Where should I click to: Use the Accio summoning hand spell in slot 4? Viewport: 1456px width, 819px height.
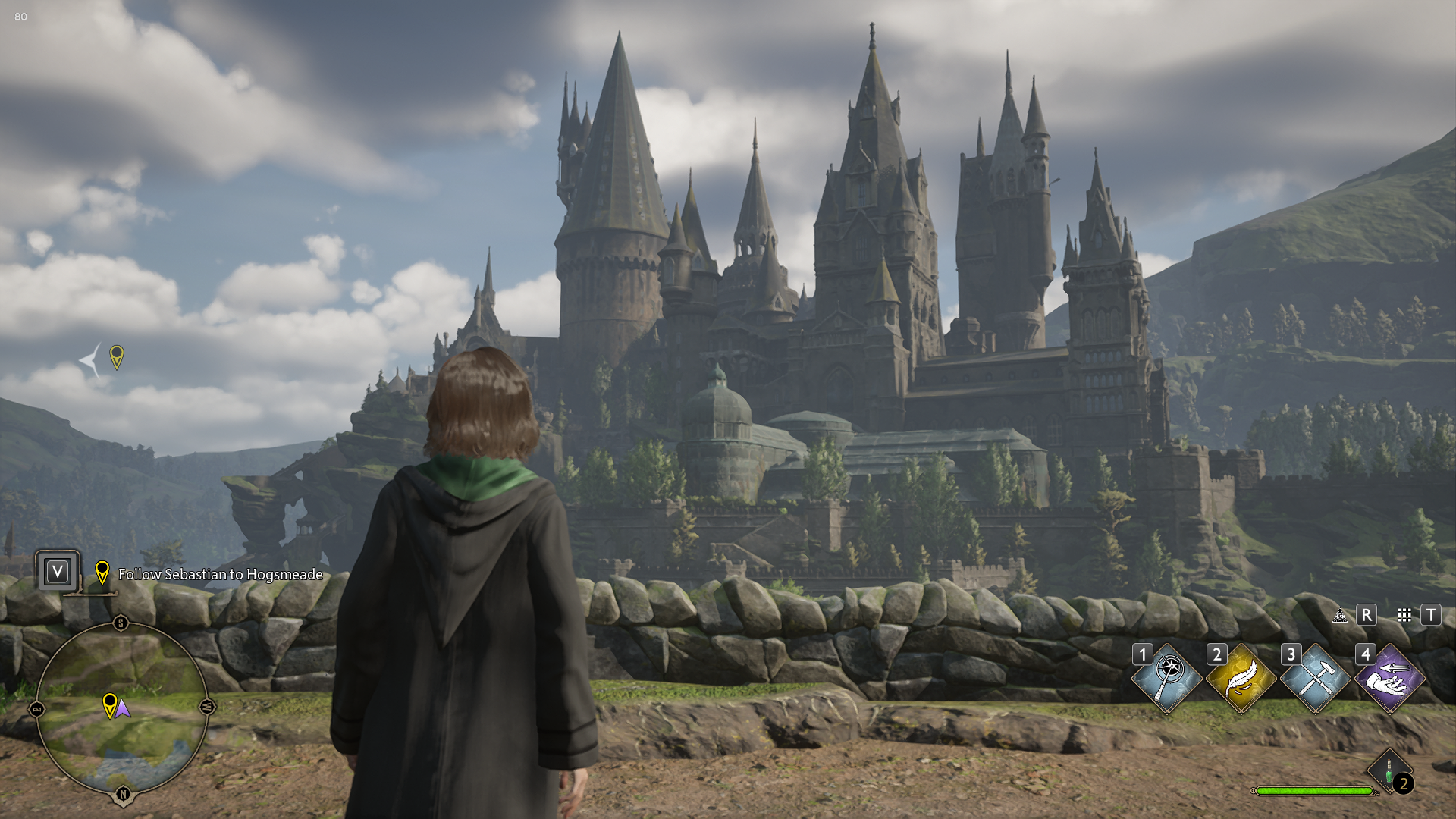pos(1389,679)
